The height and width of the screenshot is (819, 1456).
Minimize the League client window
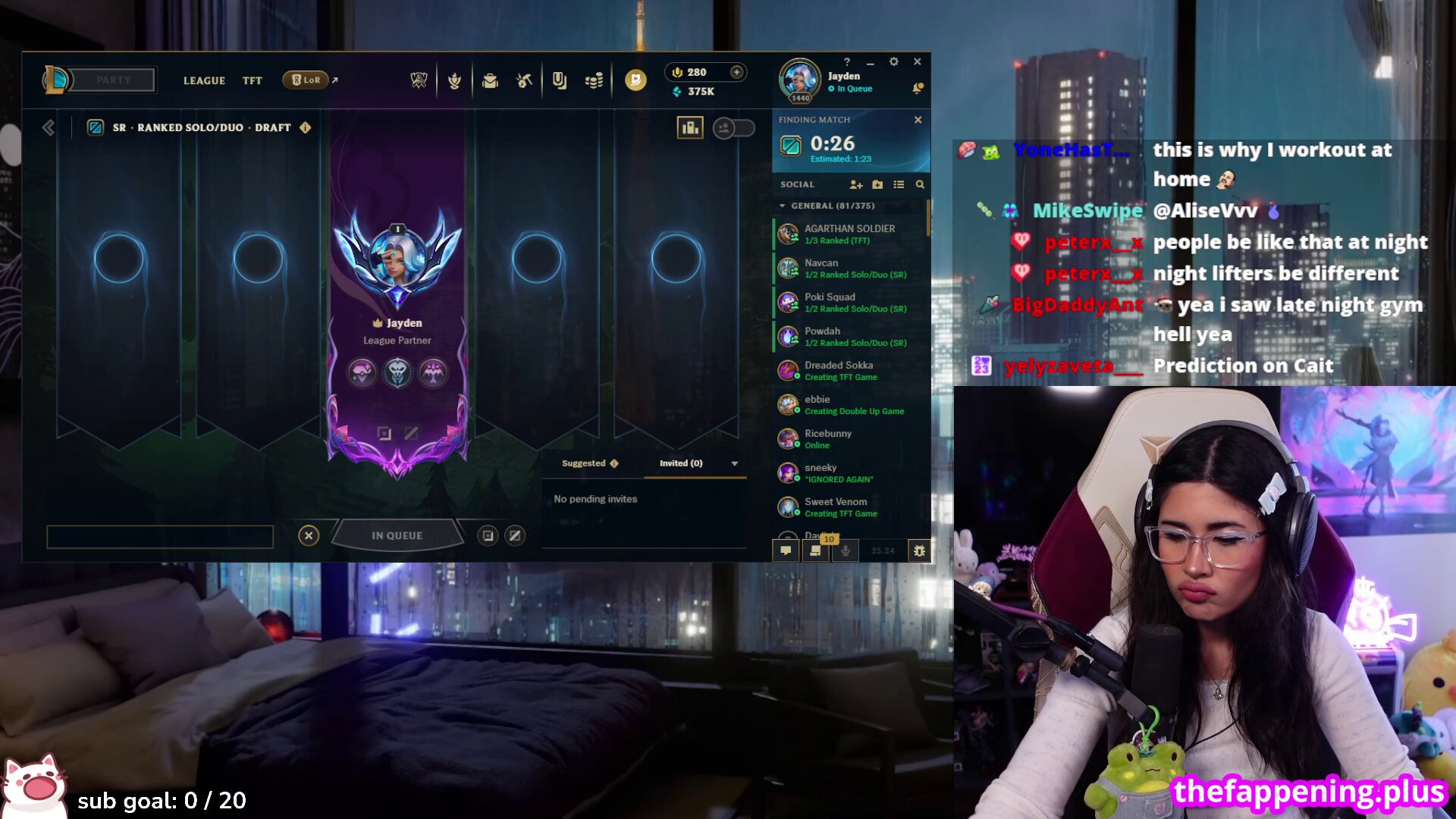coord(871,62)
